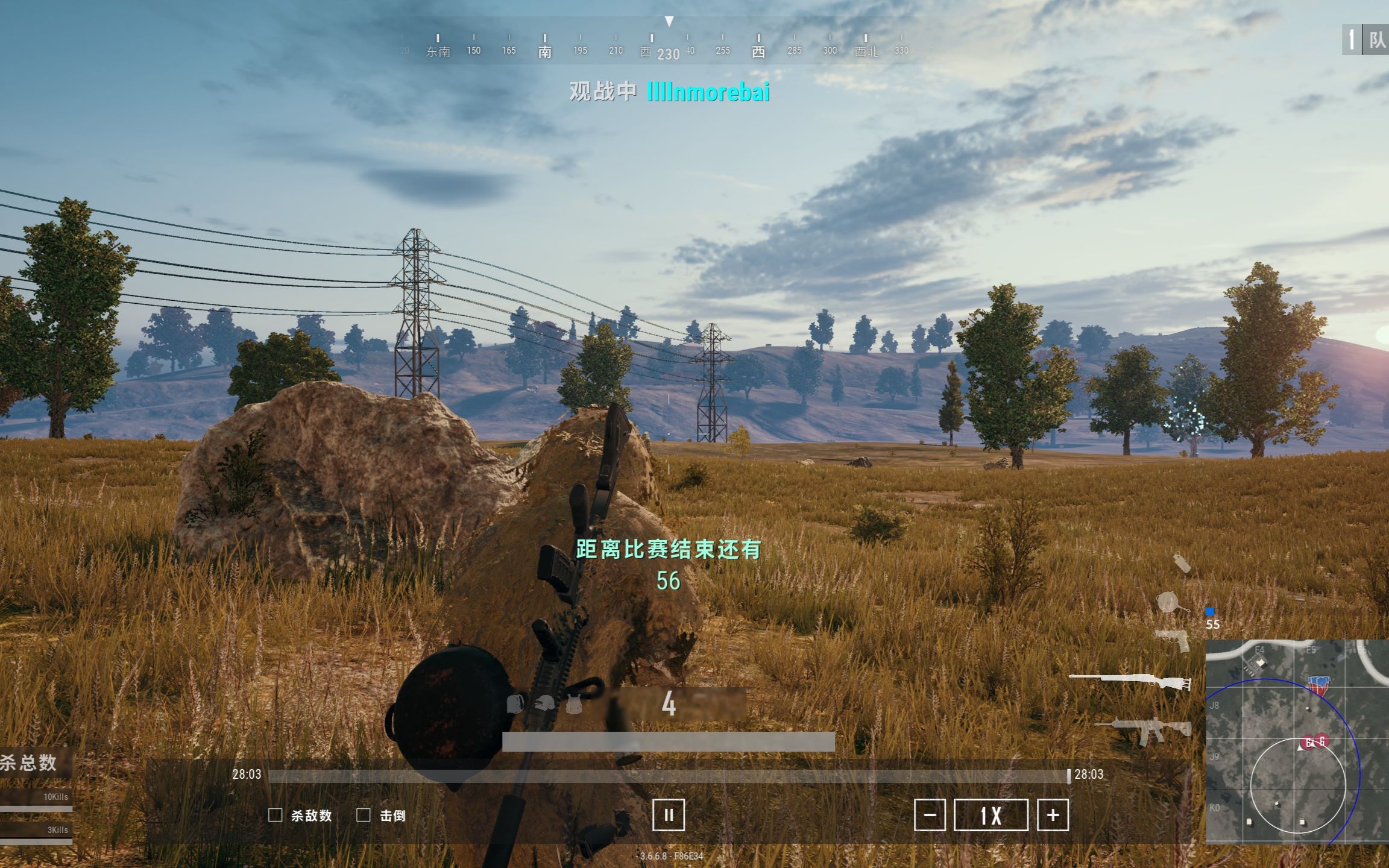Pause the replay with the pause control
1389x868 pixels.
point(669,814)
